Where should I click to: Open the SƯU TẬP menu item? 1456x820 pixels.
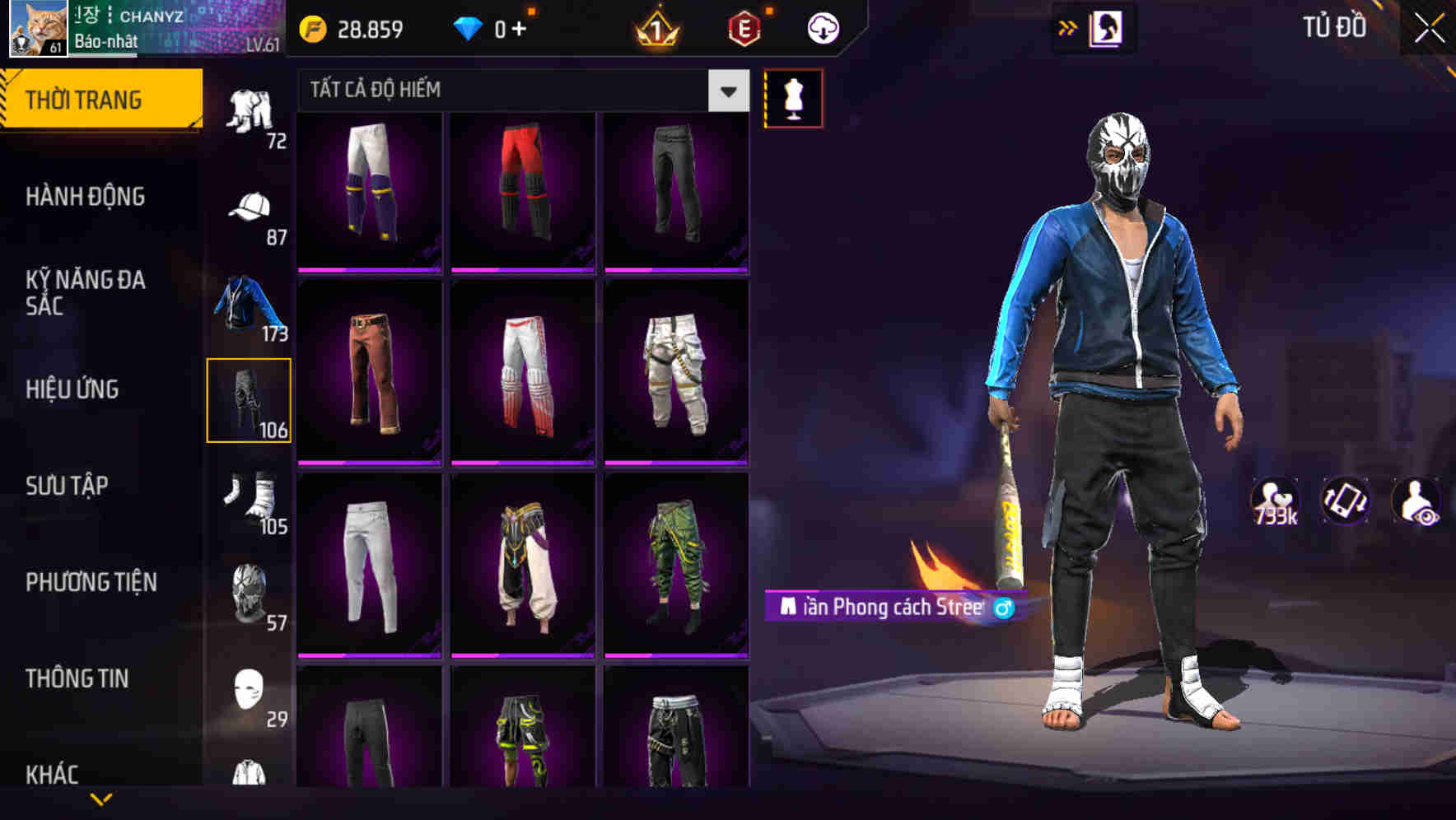tap(68, 486)
